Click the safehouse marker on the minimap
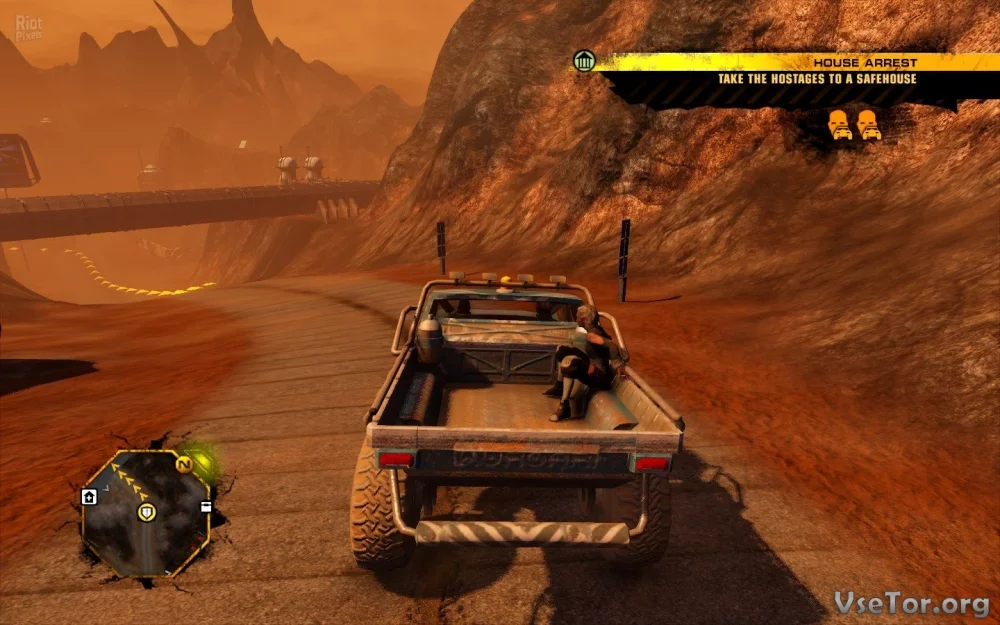 tap(89, 496)
